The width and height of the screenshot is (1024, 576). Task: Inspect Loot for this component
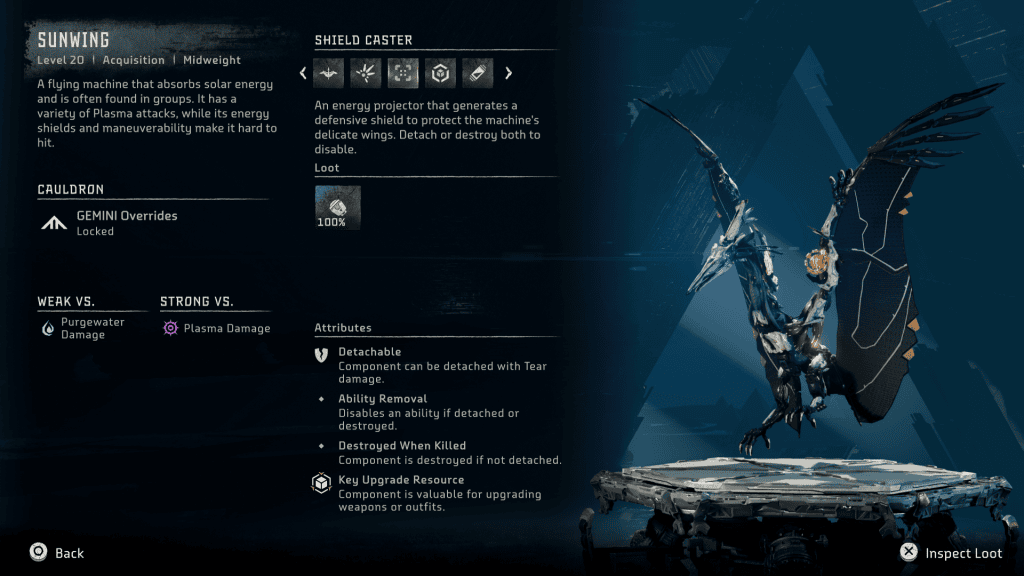[x=950, y=553]
